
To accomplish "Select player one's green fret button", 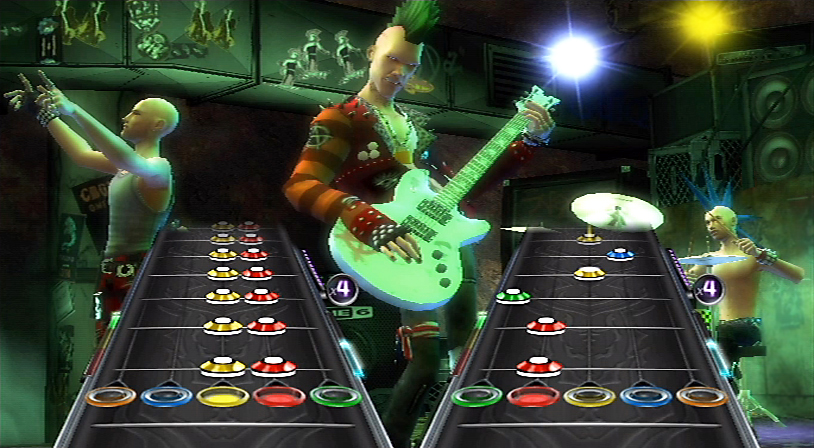I will pos(335,396).
